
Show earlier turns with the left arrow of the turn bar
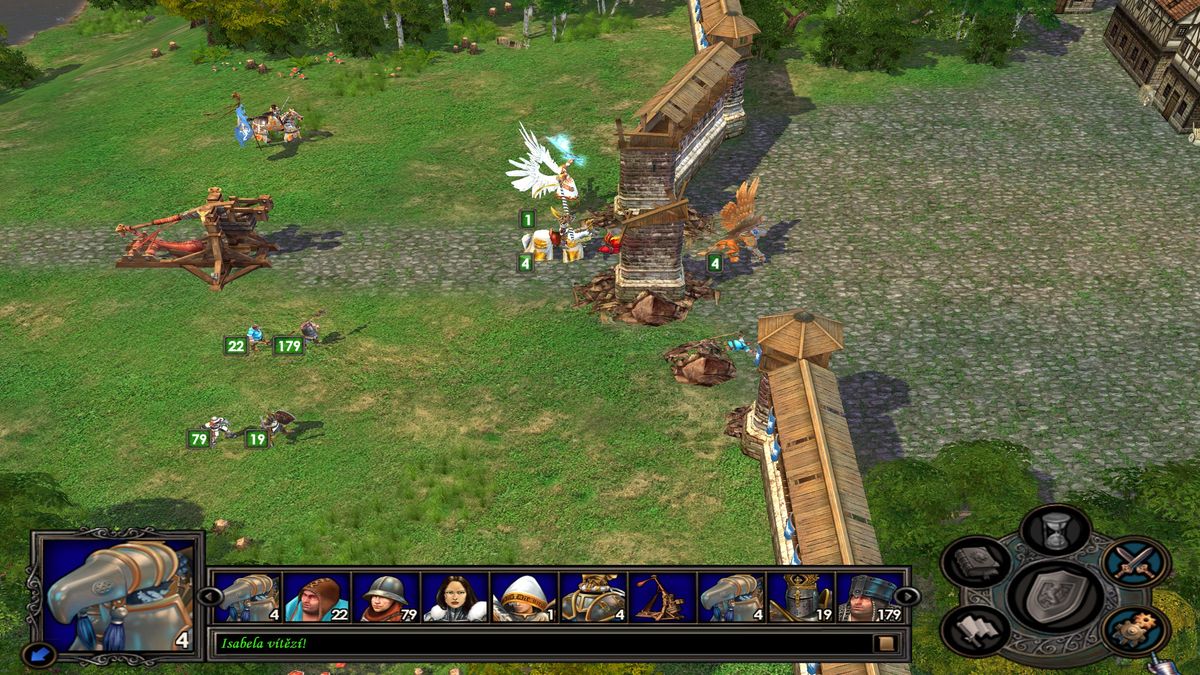pos(209,596)
